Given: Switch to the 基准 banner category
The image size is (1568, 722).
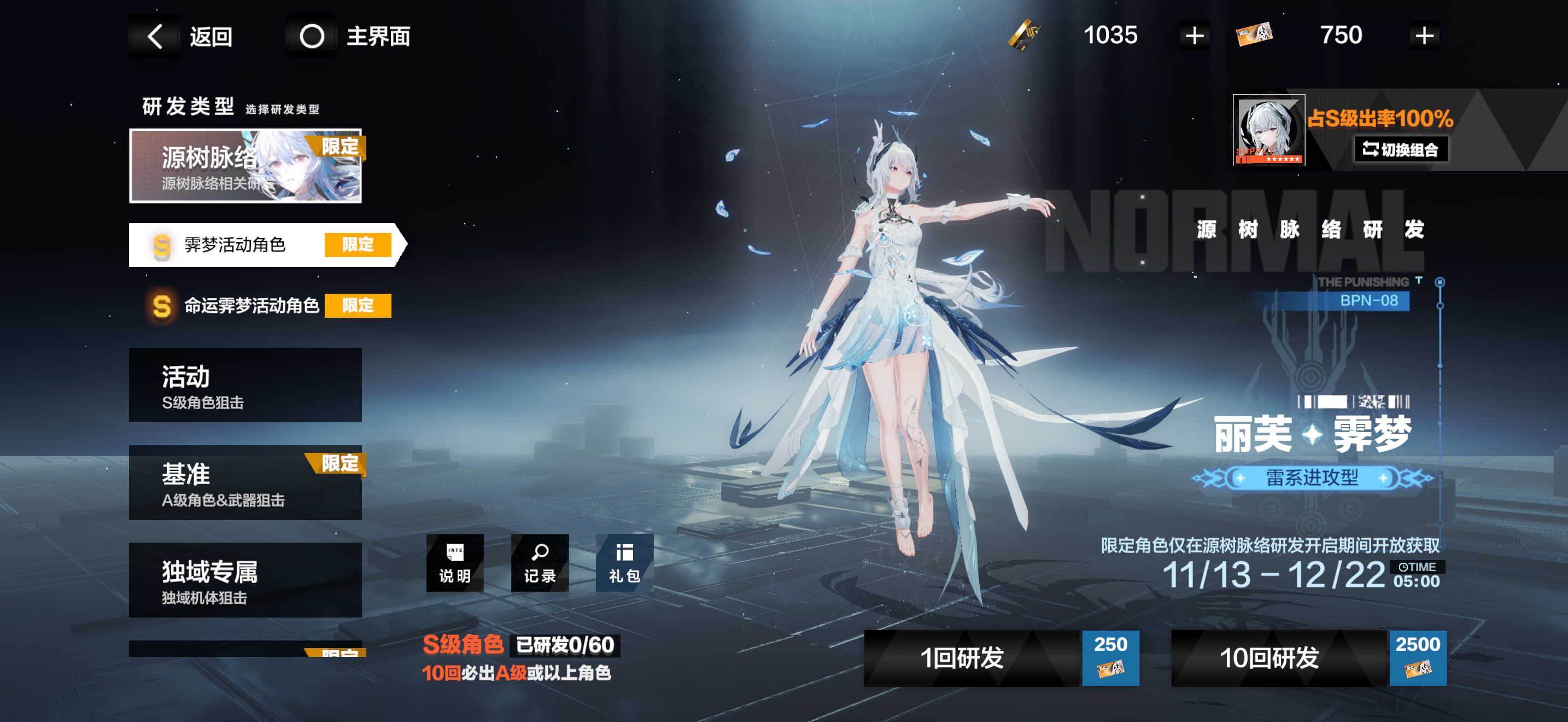Looking at the screenshot, I should pyautogui.click(x=245, y=483).
